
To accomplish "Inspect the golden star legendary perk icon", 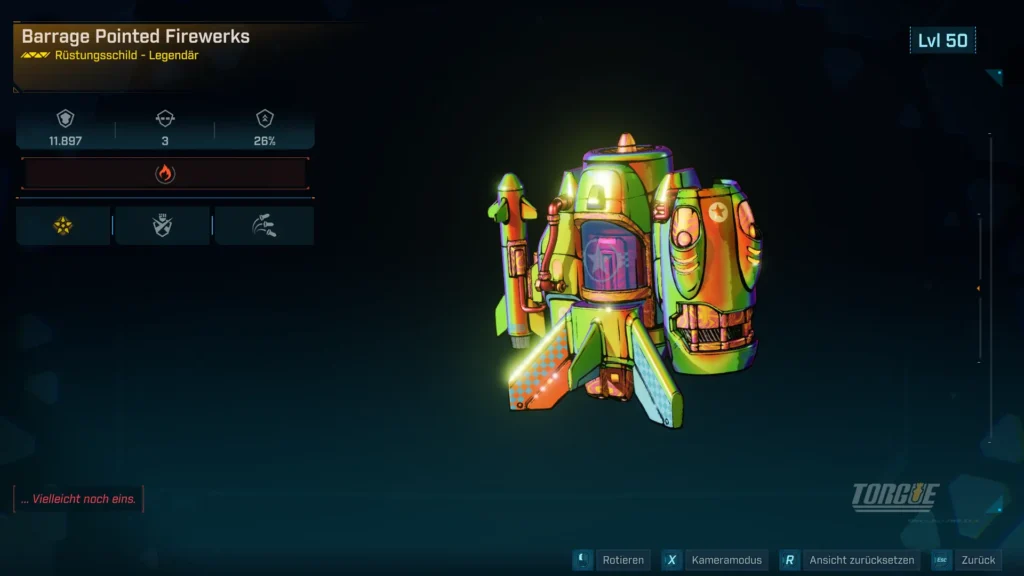I will [x=63, y=226].
